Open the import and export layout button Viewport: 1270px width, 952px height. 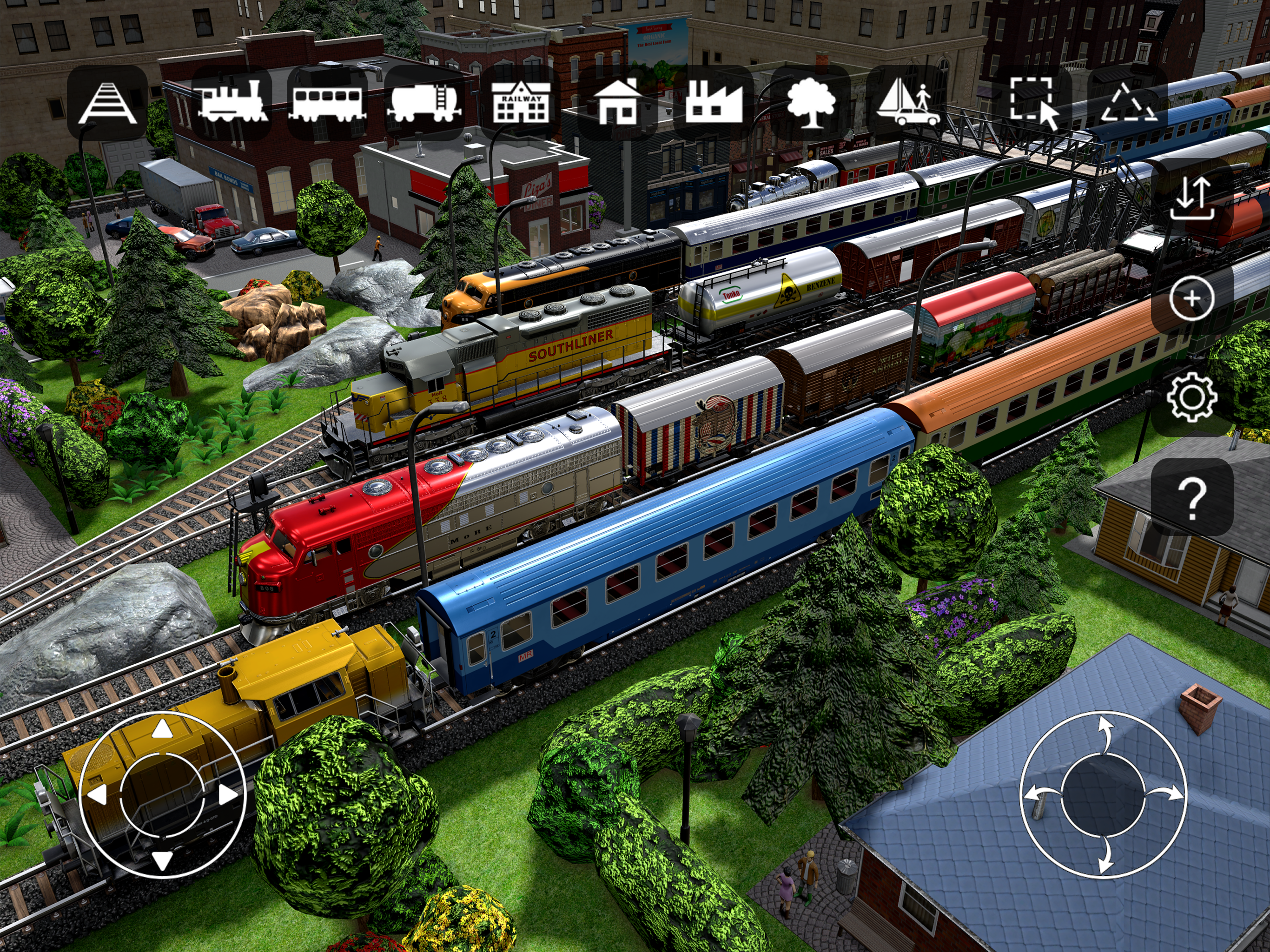click(1192, 198)
